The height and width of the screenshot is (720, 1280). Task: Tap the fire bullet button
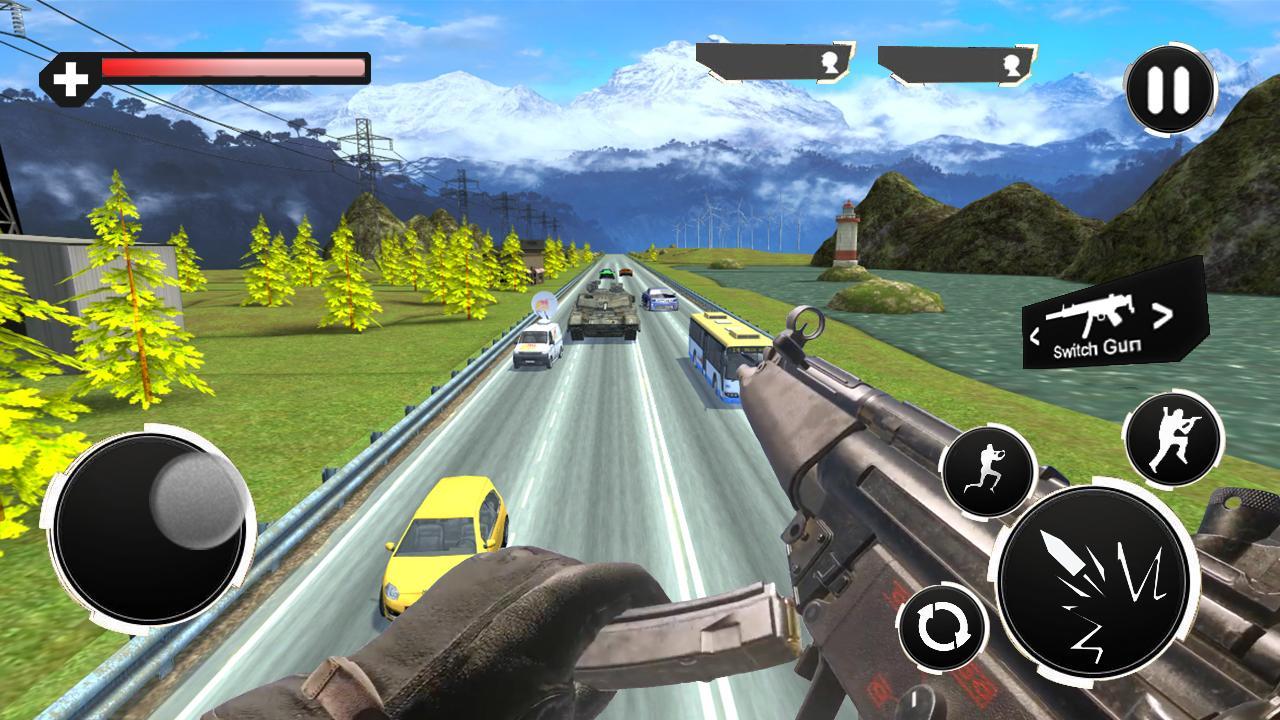coord(1094,583)
